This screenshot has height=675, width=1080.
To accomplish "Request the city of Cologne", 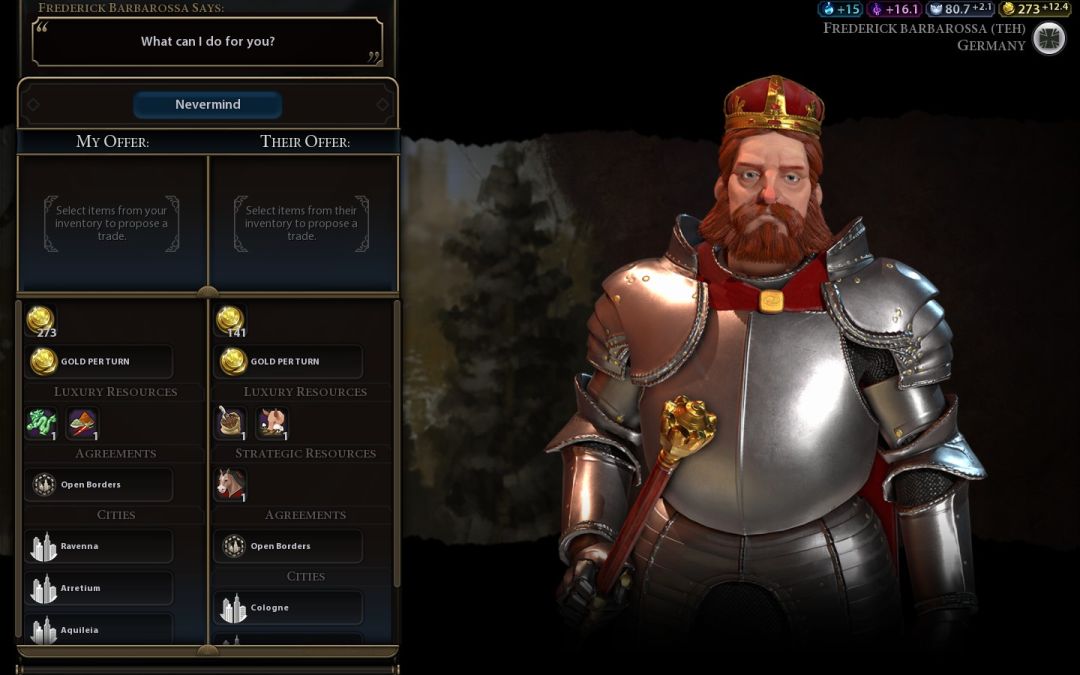I will pos(288,607).
